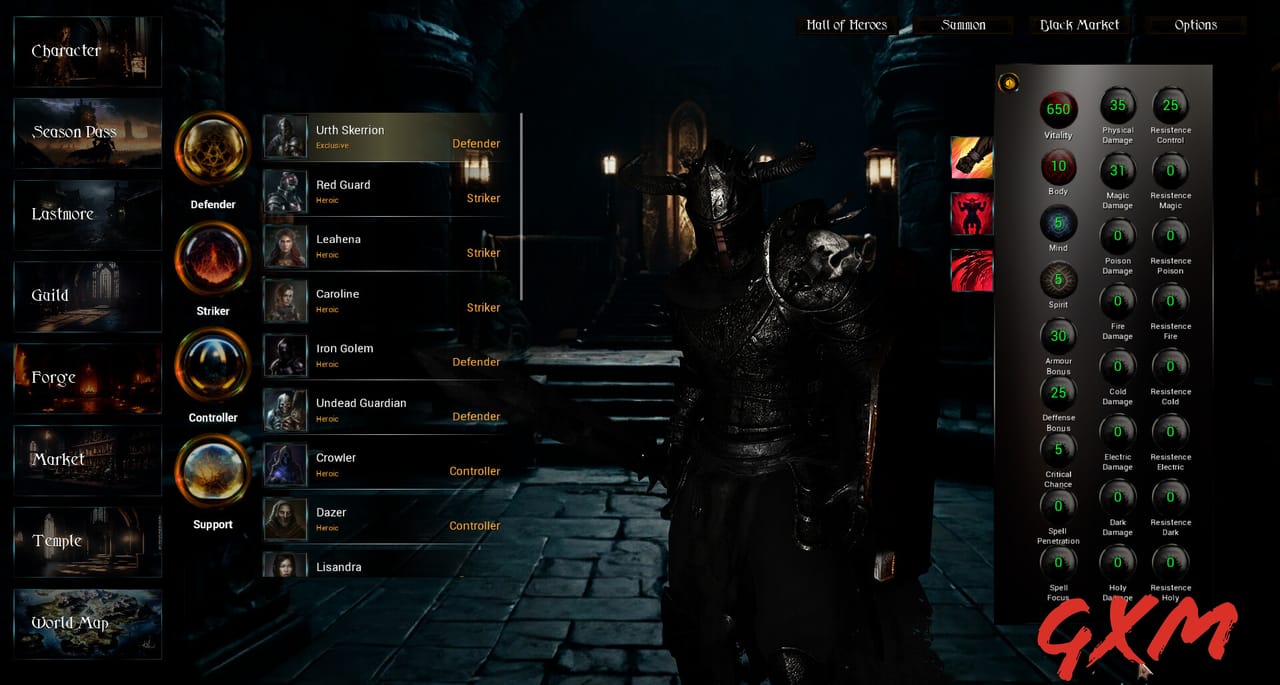
Task: Open the Season Pass panel
Action: (88, 133)
